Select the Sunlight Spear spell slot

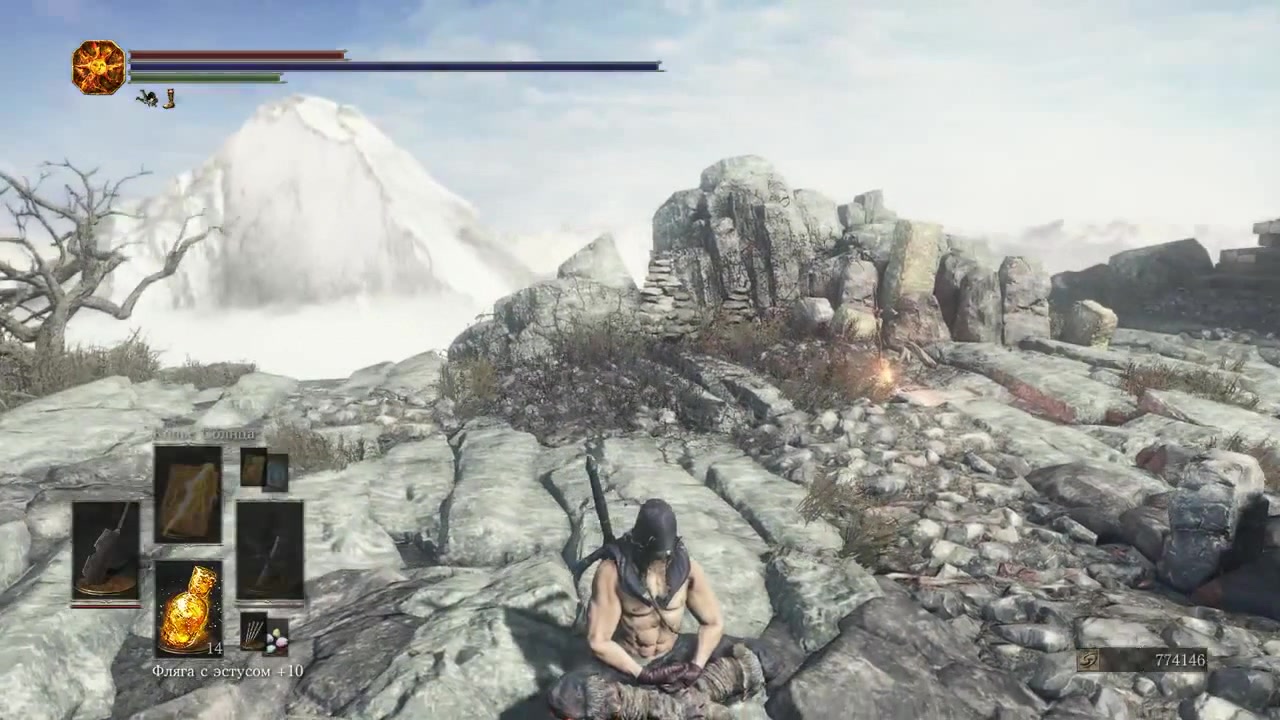(x=187, y=495)
